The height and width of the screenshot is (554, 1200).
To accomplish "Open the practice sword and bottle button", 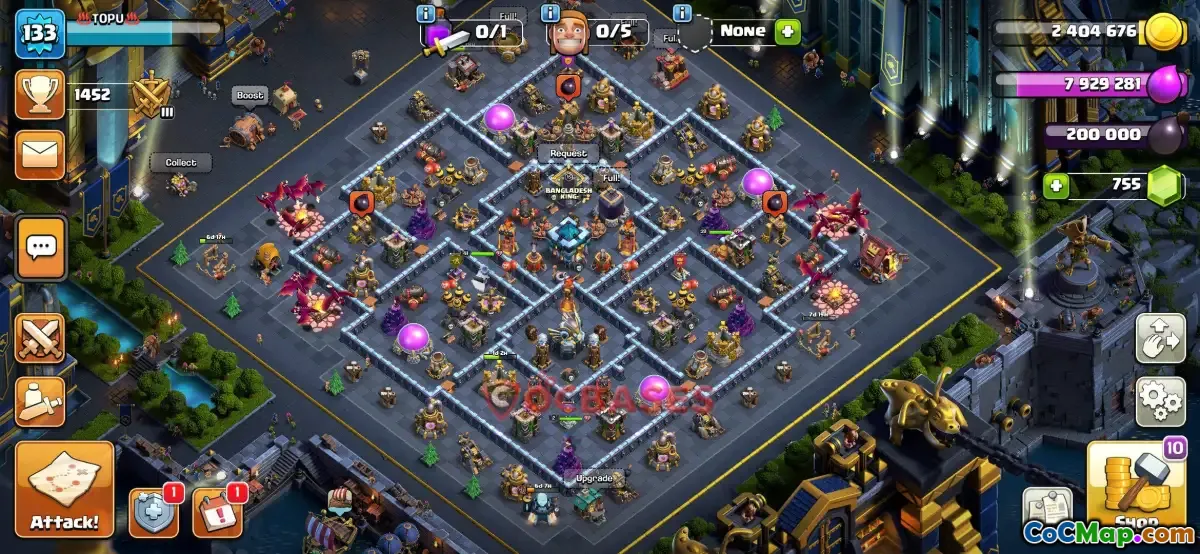I will pyautogui.click(x=40, y=401).
